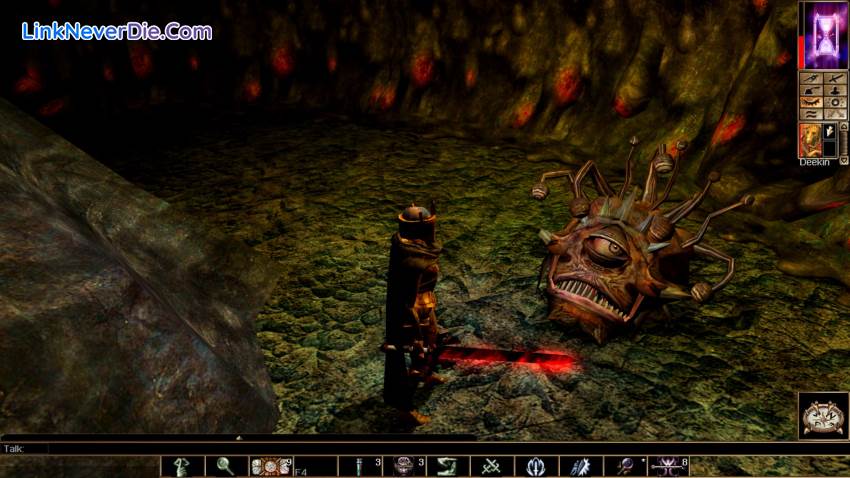Screen dimensions: 850x478
Task: Use the magnifying glass examine slot
Action: tap(226, 466)
